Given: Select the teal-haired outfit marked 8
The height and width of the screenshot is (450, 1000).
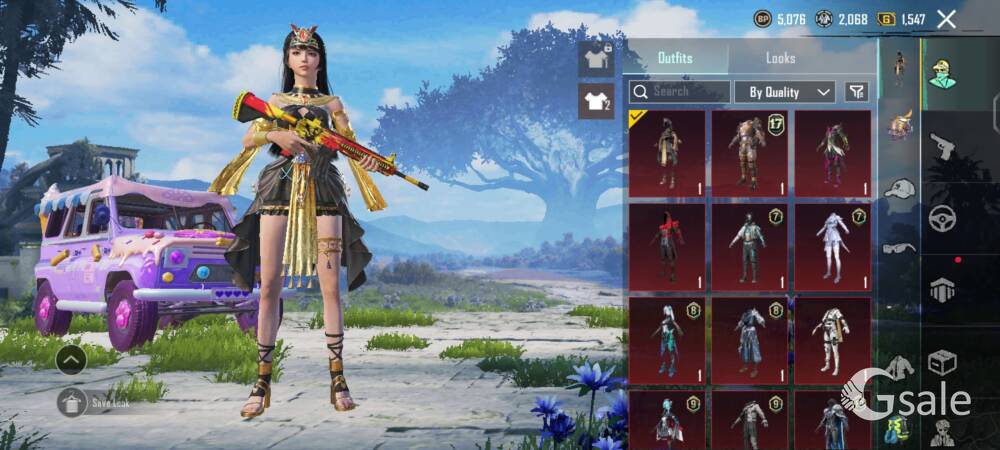Looking at the screenshot, I should click(667, 340).
